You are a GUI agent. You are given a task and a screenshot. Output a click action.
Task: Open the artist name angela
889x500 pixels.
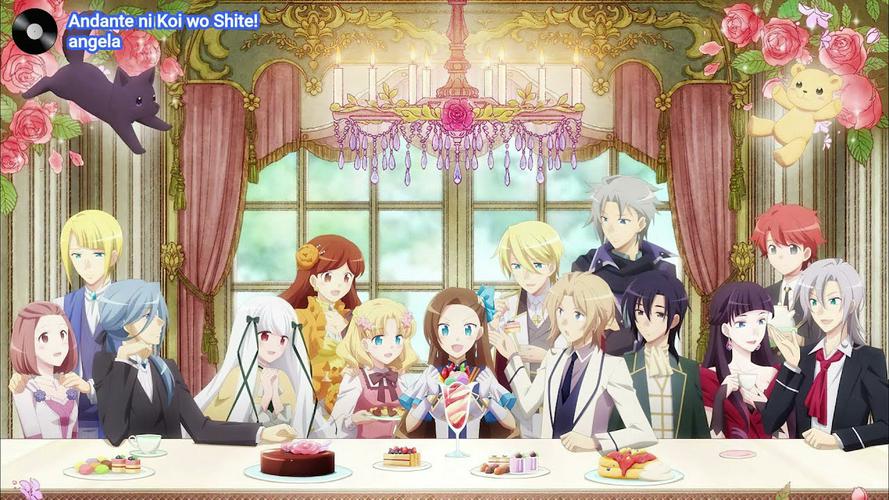click(93, 42)
